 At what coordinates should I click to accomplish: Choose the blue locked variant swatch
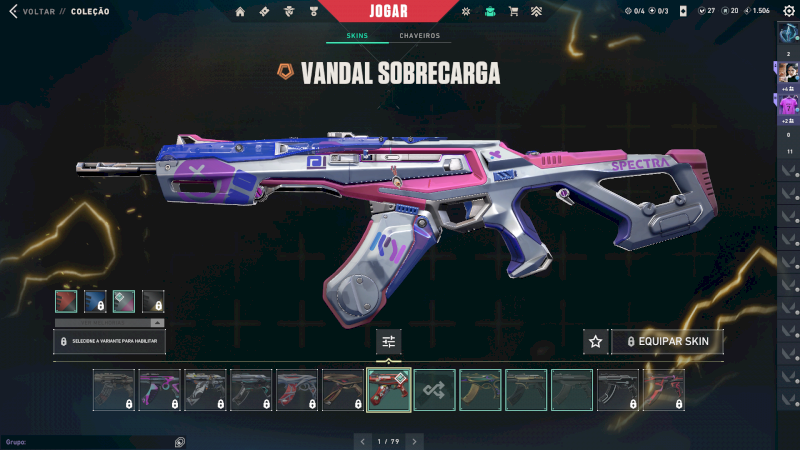pyautogui.click(x=95, y=300)
